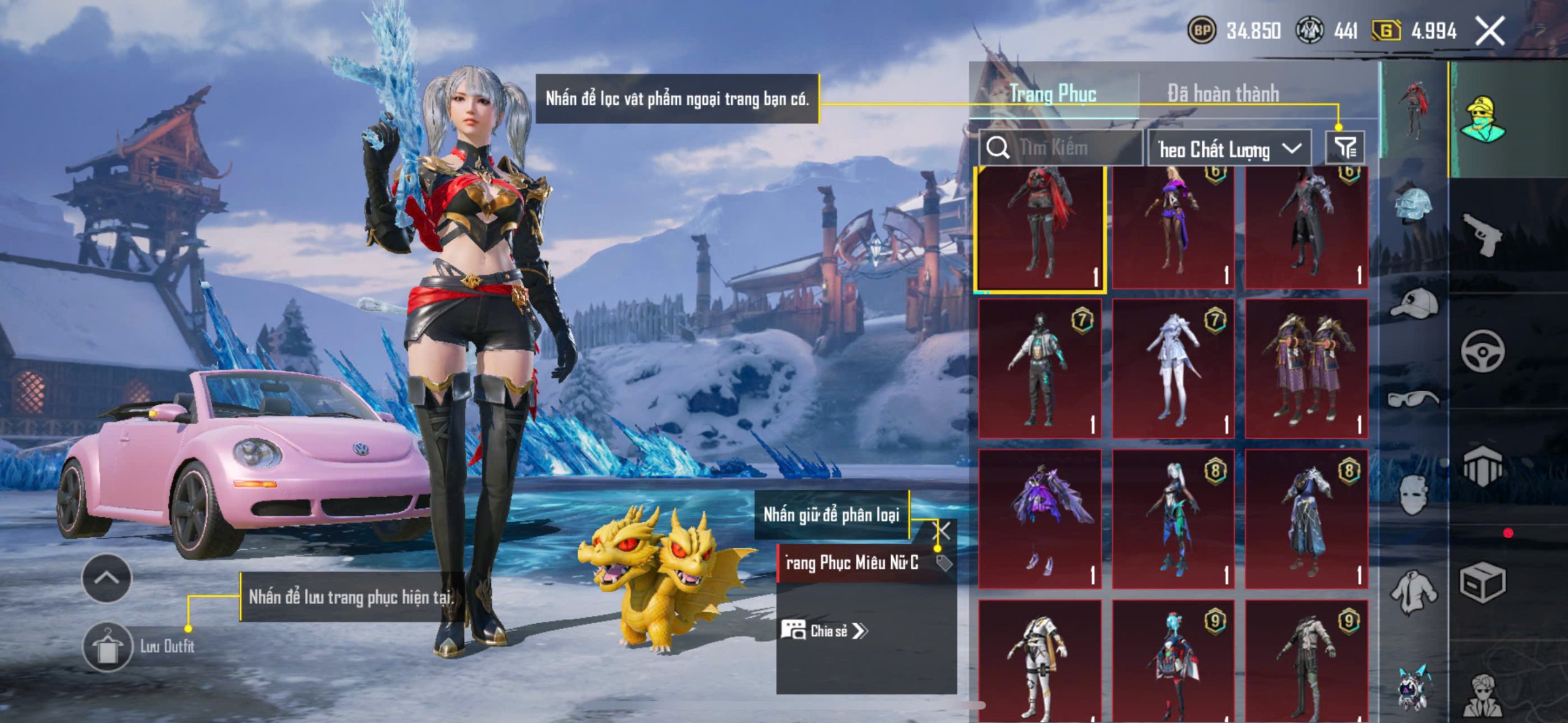The height and width of the screenshot is (723, 1568).
Task: Open the steering wheel vehicle category
Action: click(1482, 351)
